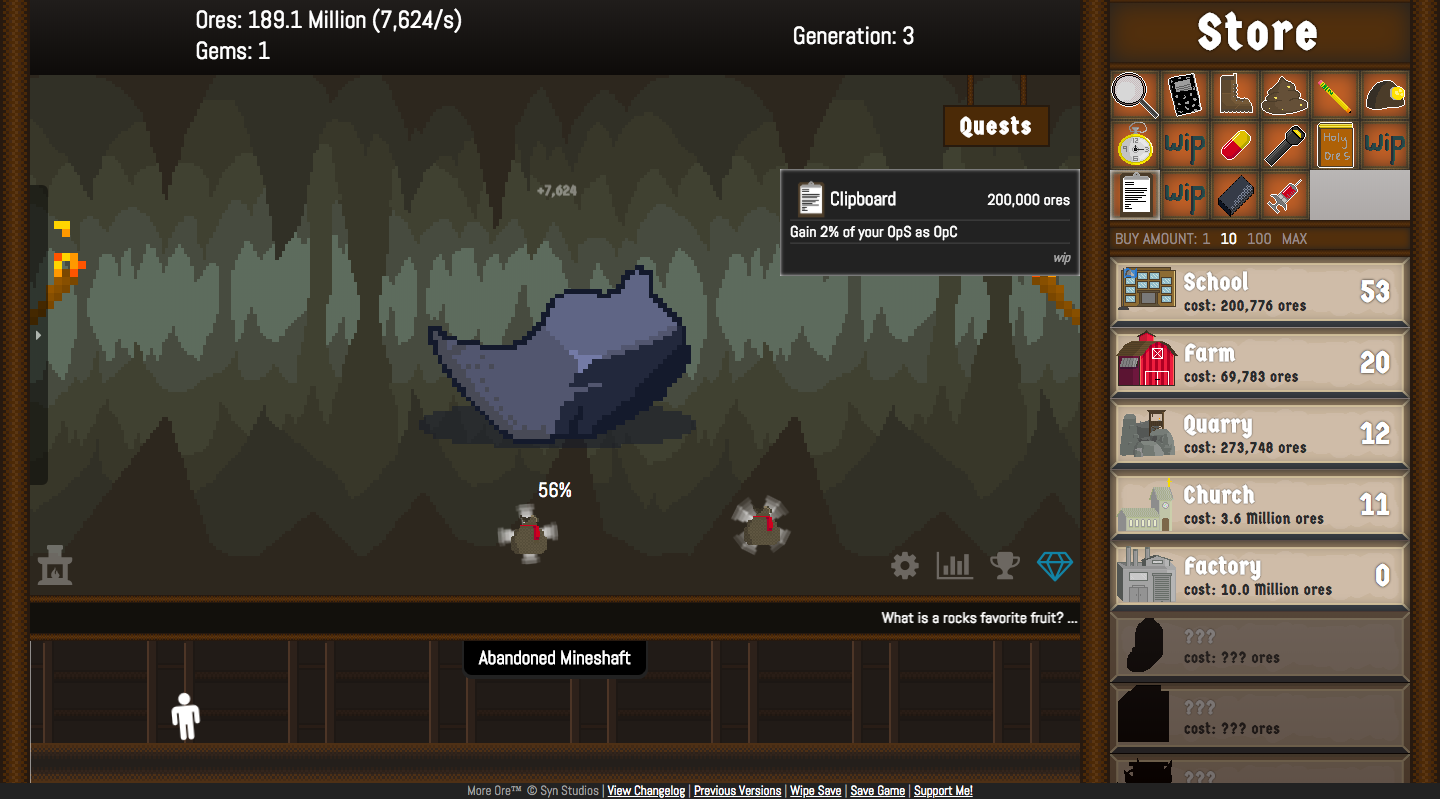The height and width of the screenshot is (799, 1440).
Task: Purchase a Church building
Action: tap(1259, 504)
